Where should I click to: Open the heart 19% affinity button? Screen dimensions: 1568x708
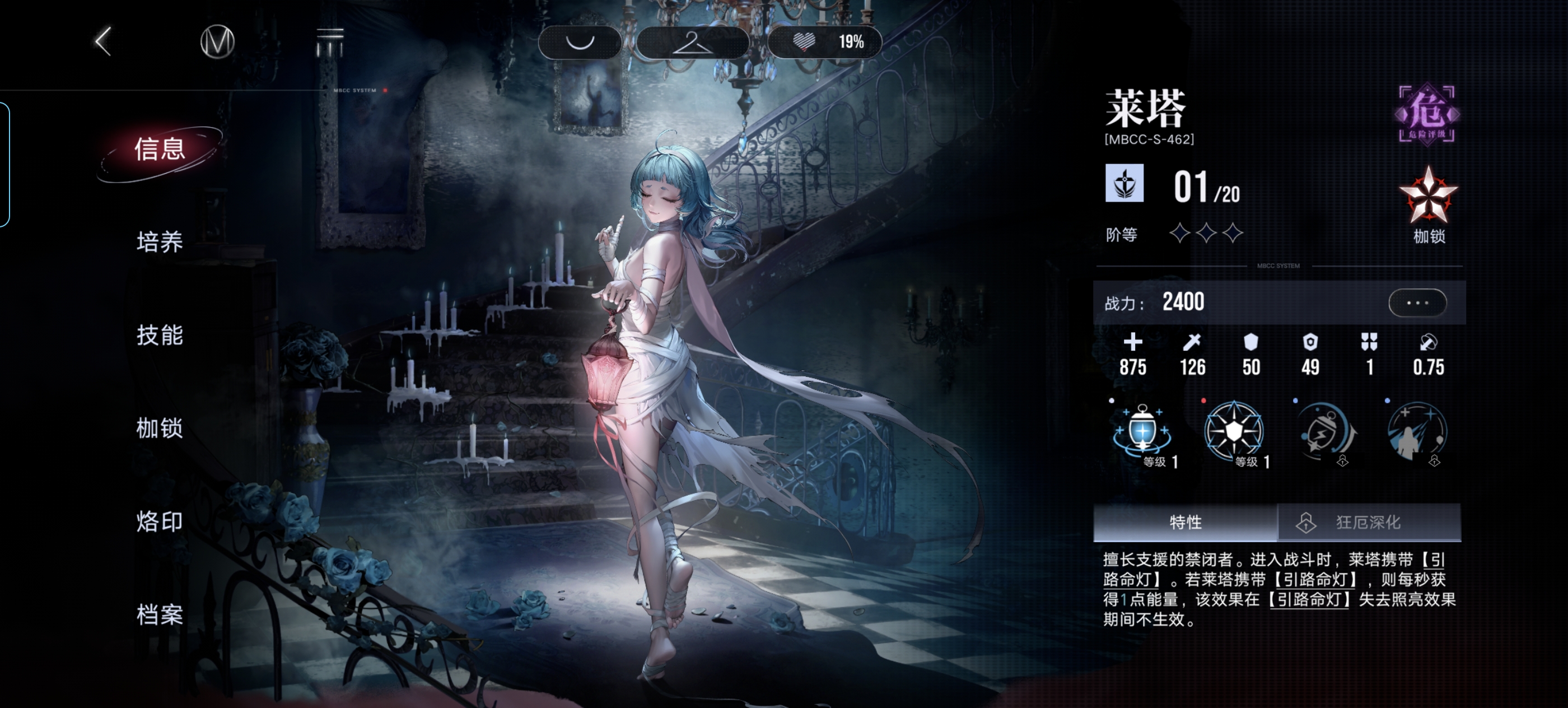coord(825,42)
